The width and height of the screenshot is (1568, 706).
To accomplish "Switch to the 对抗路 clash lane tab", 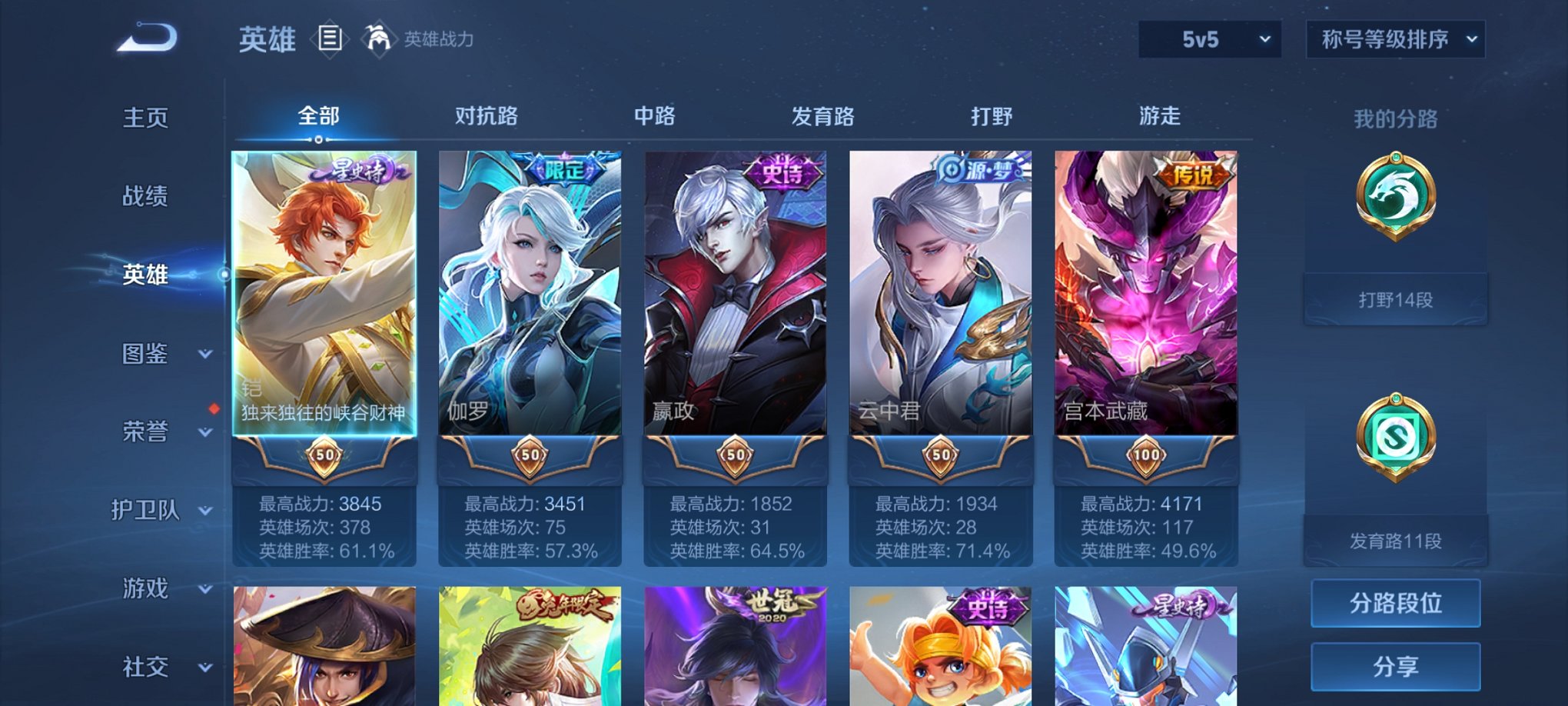I will click(x=487, y=117).
